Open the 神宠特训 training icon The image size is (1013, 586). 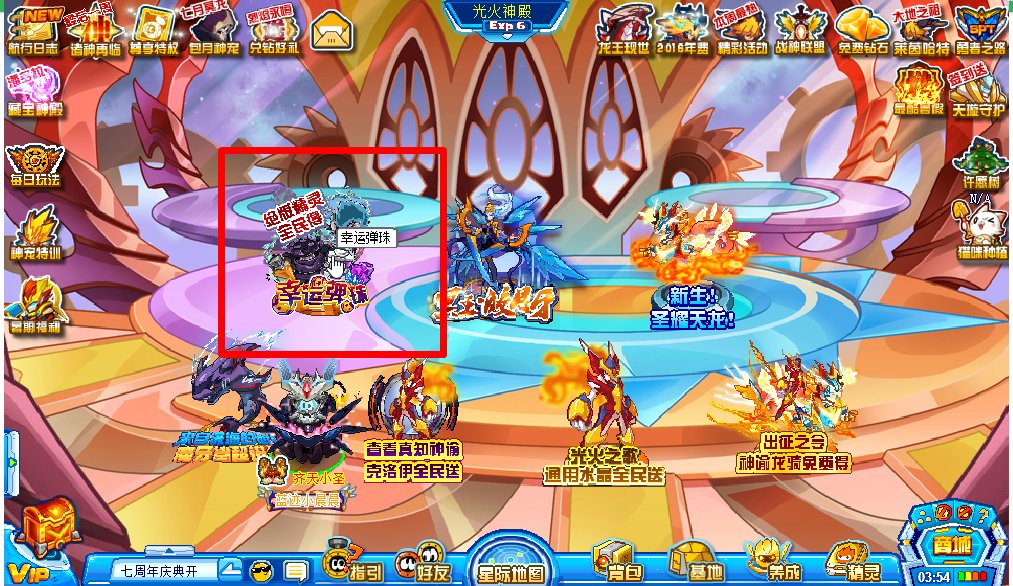pos(35,234)
